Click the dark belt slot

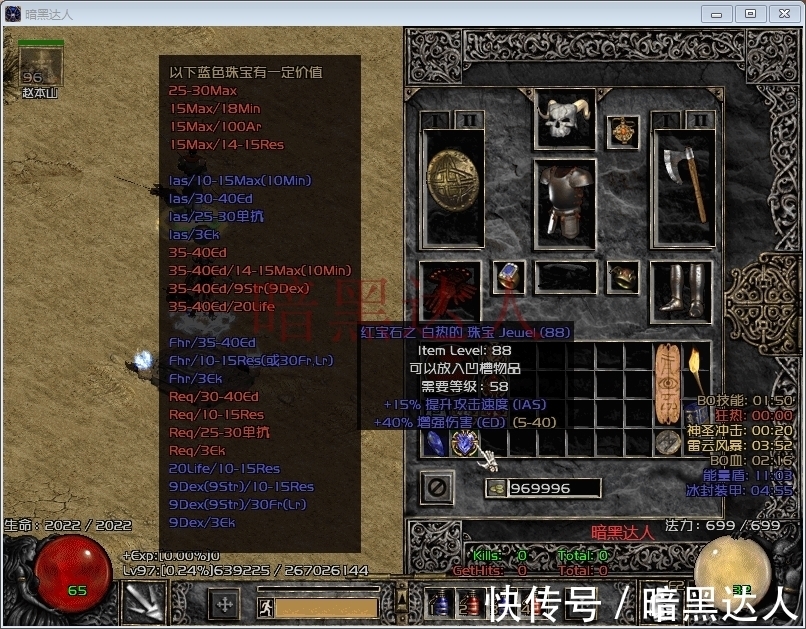565,277
